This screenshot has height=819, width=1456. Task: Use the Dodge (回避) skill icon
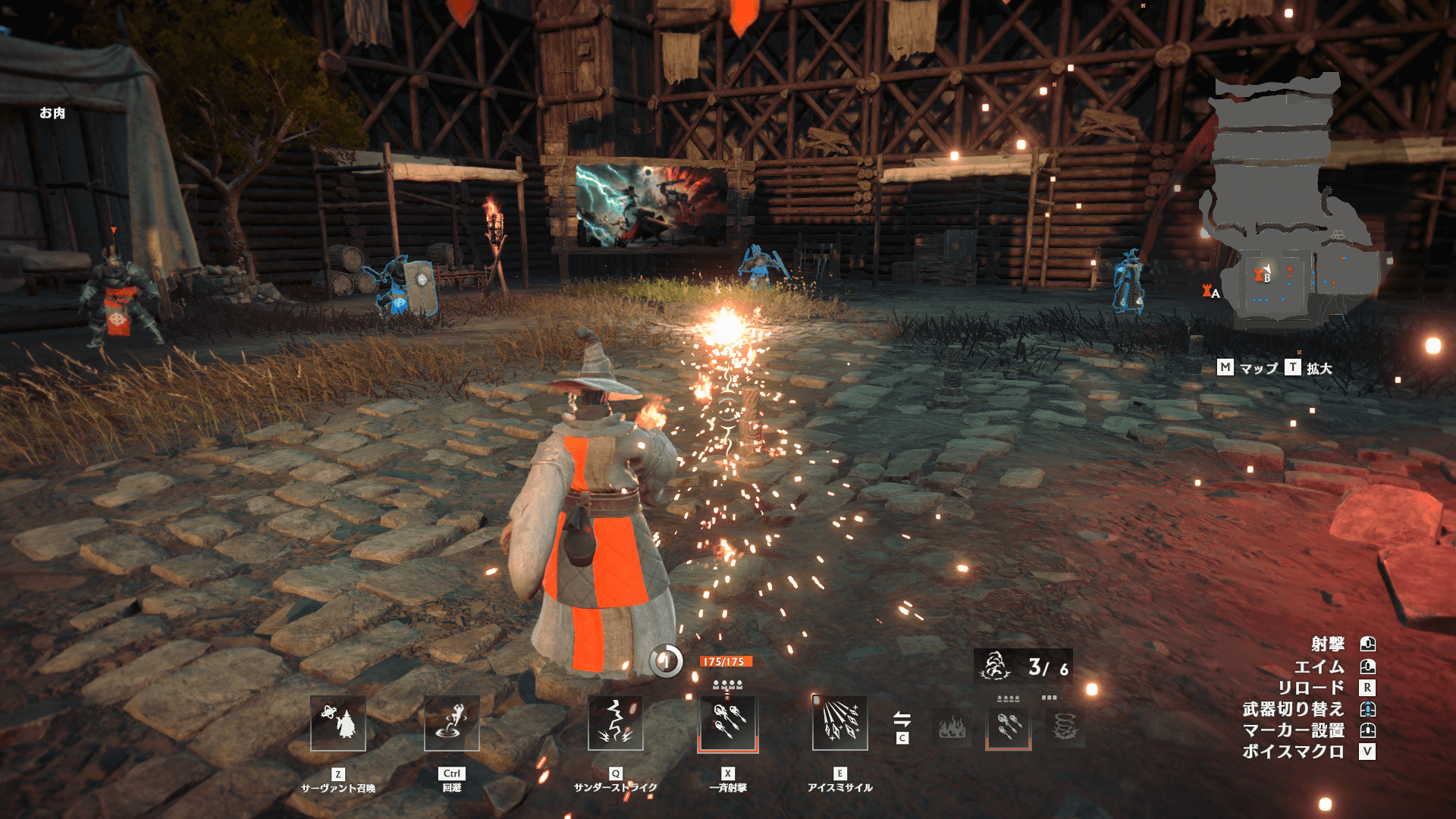point(452,723)
